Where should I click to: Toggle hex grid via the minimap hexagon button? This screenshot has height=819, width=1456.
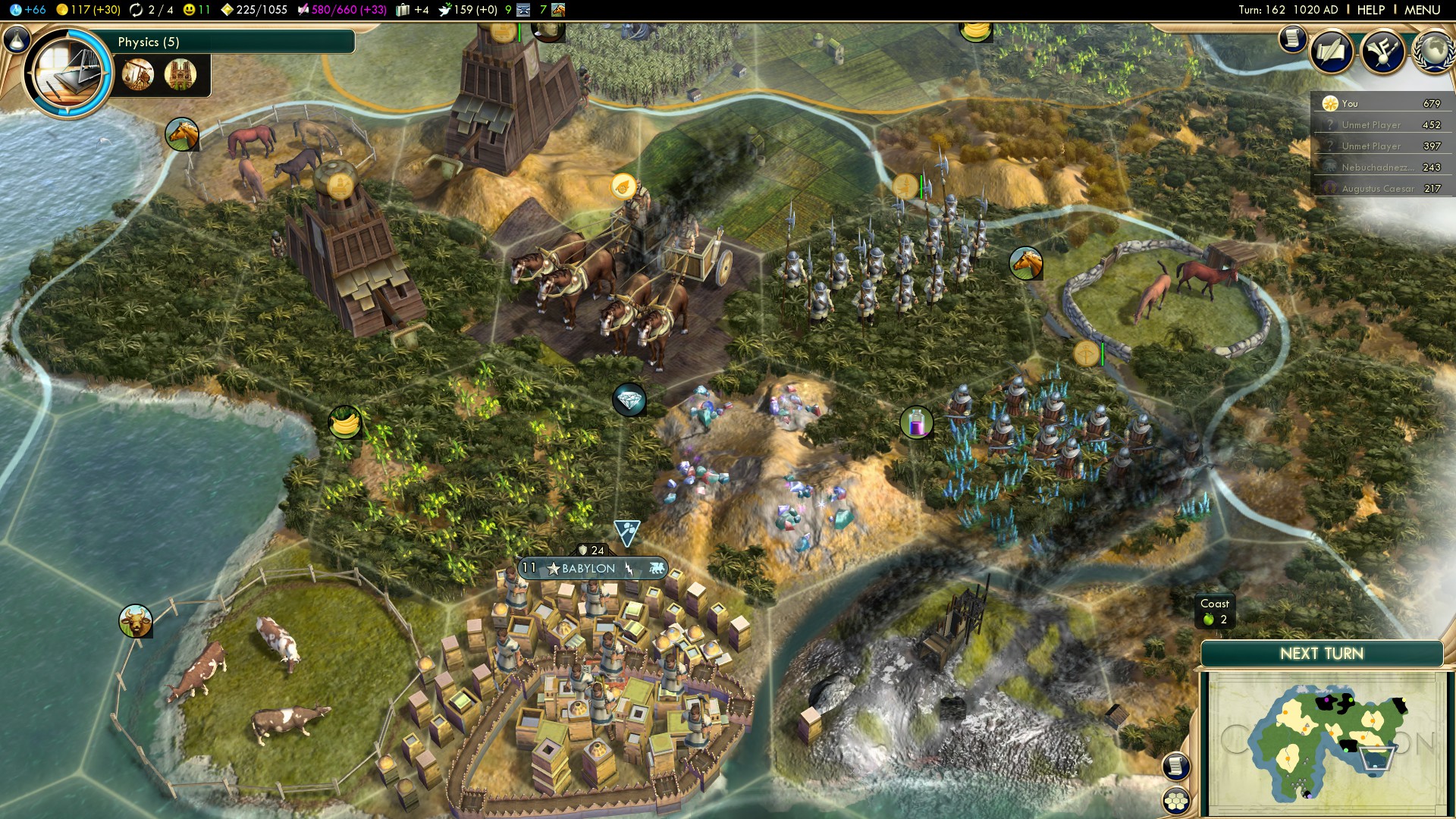(1175, 800)
